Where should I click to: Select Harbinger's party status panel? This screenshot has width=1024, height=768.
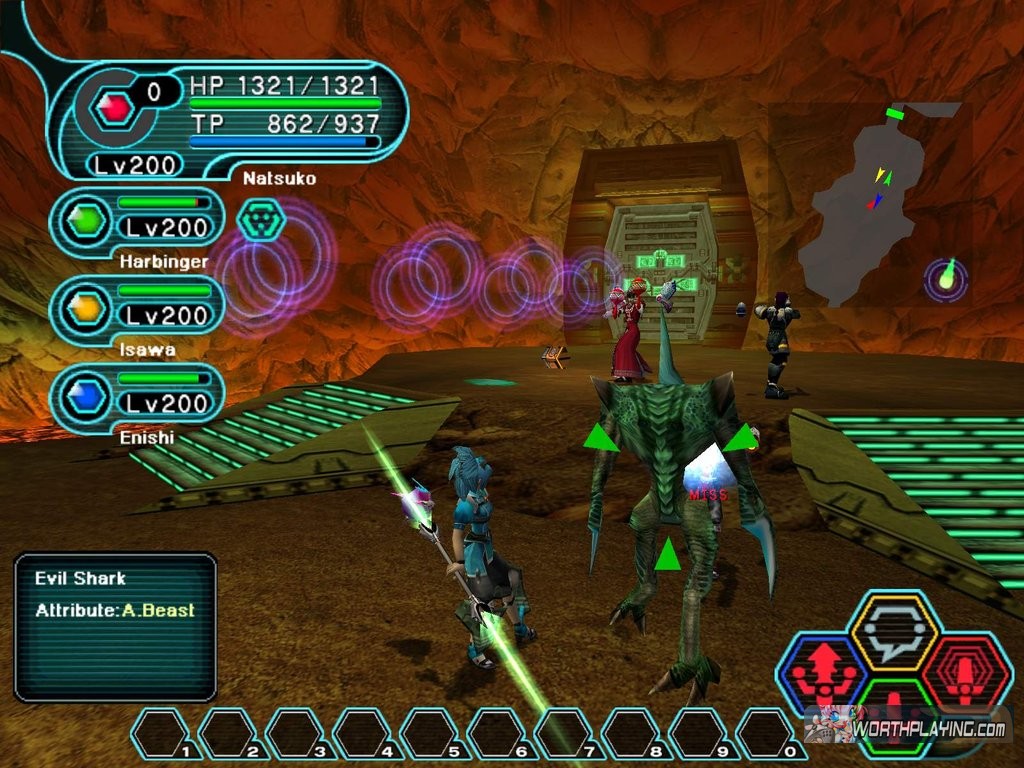(x=137, y=221)
